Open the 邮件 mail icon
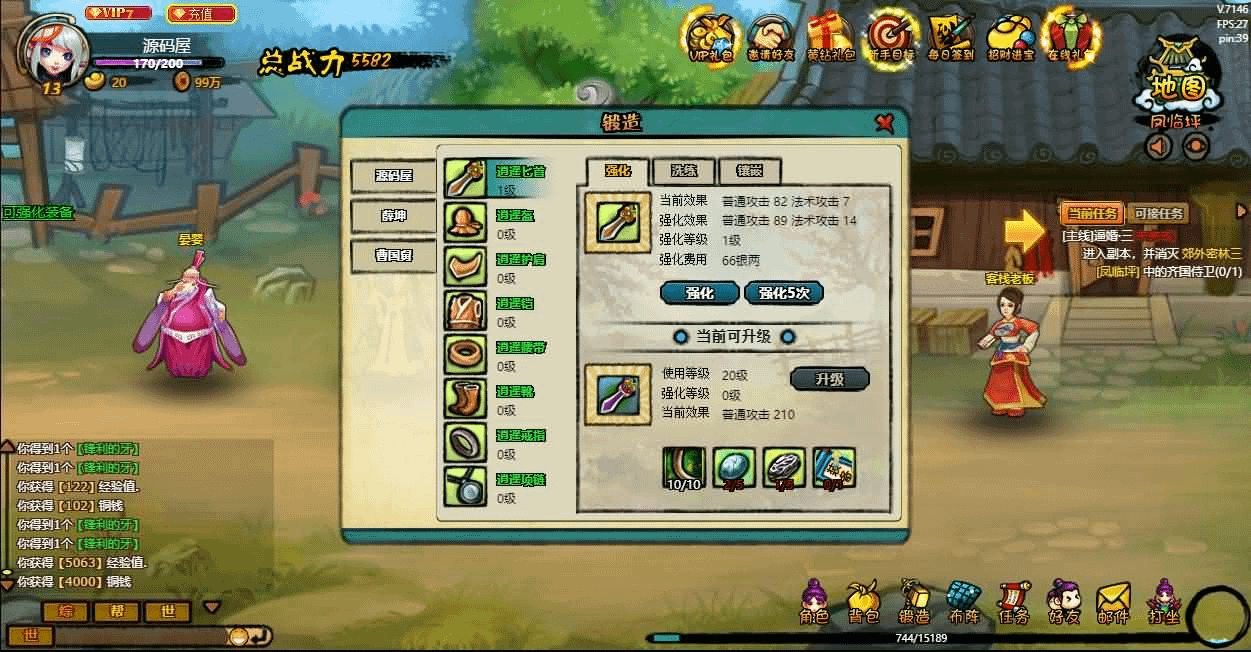Viewport: 1251px width, 652px height. [1112, 603]
